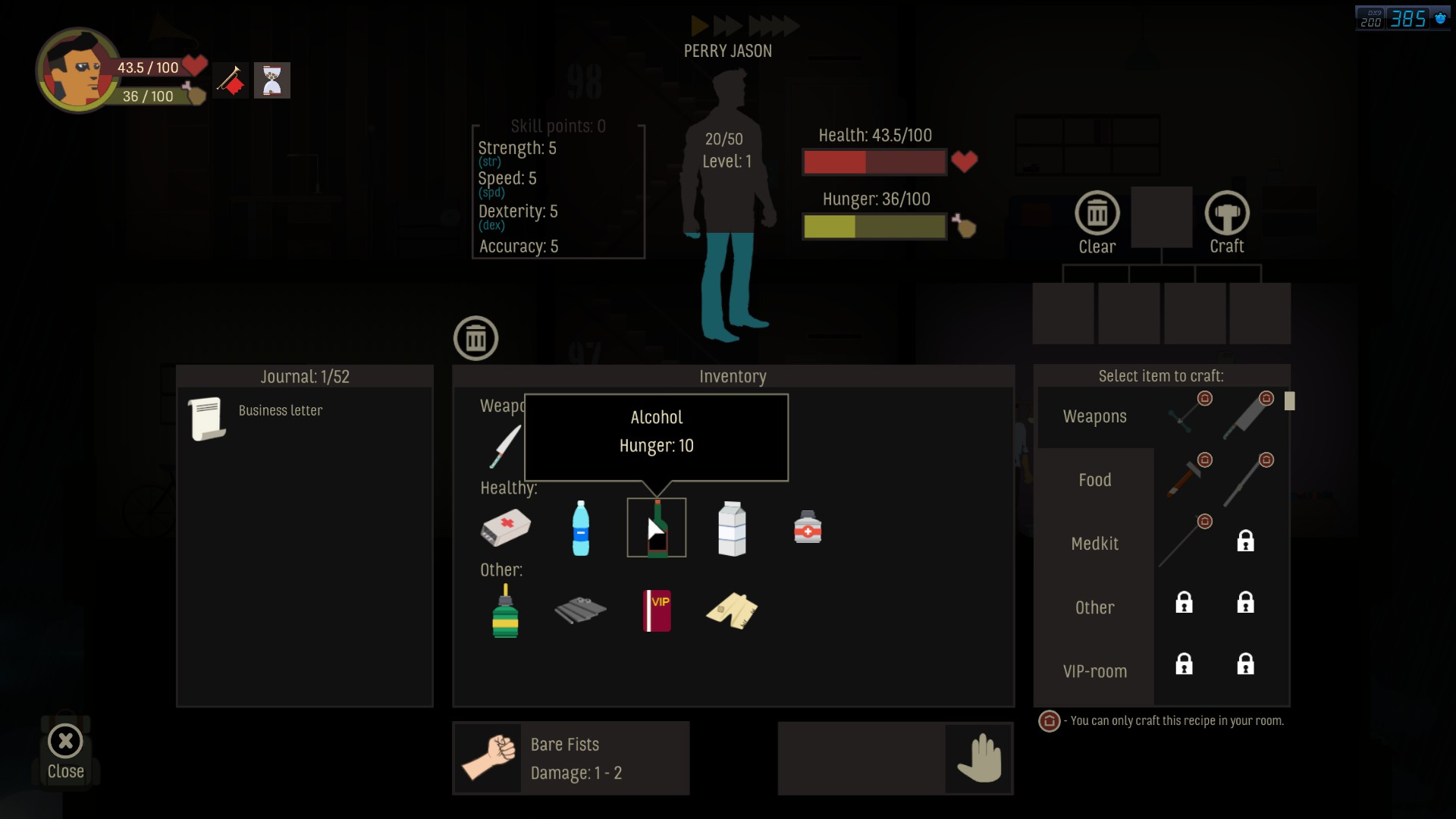Viewport: 1456px width, 819px height.
Task: Select the red VIP card
Action: (657, 610)
